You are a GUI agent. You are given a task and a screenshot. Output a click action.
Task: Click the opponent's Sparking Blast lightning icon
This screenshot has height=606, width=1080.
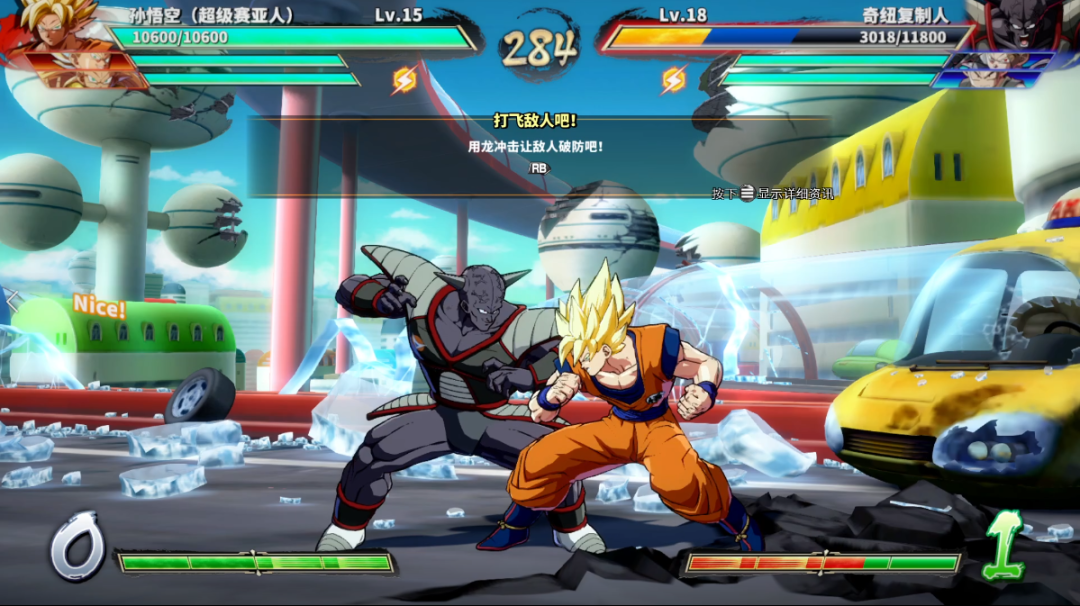click(x=674, y=80)
